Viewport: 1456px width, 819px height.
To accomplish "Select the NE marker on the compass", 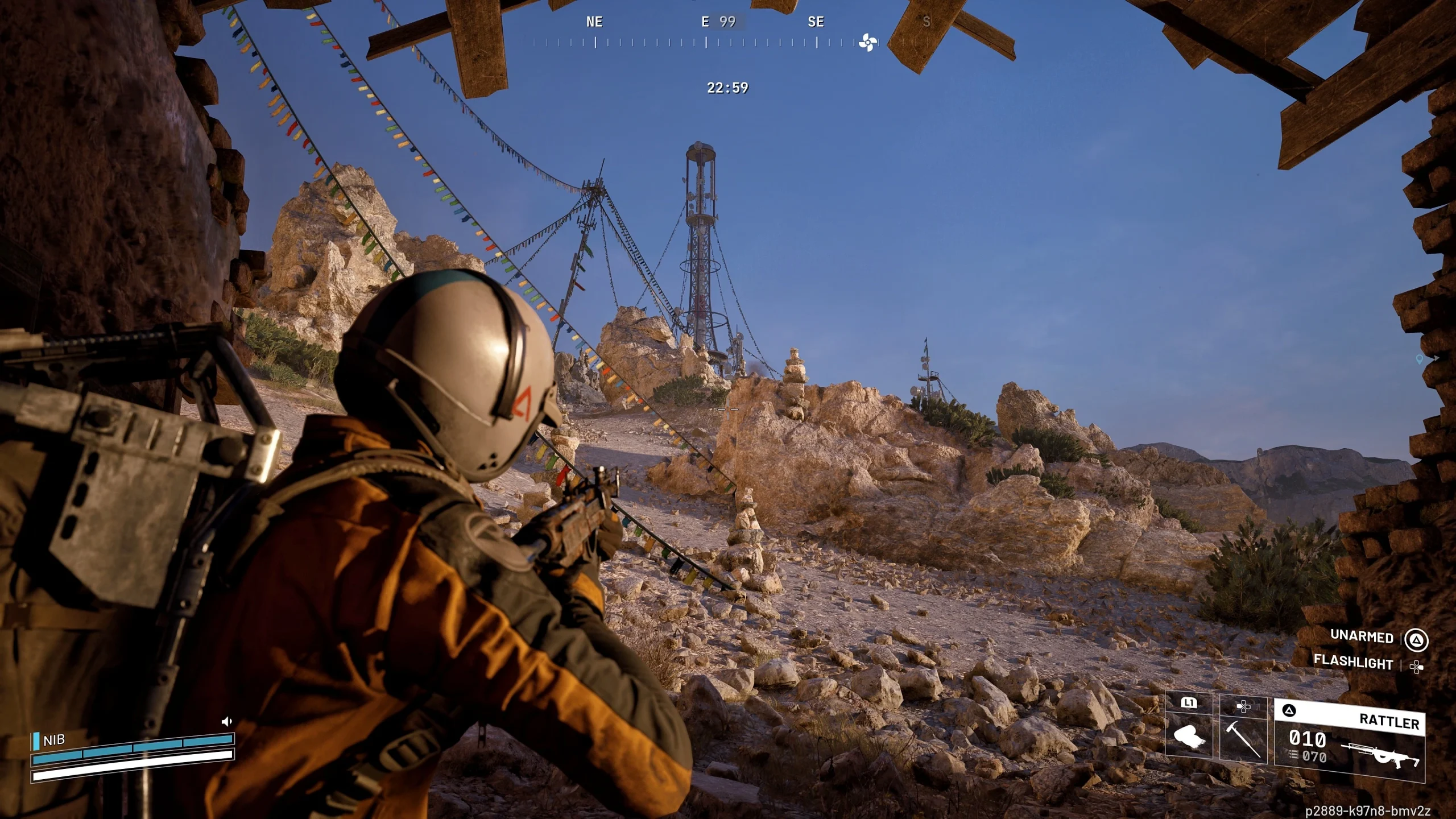I will point(595,22).
